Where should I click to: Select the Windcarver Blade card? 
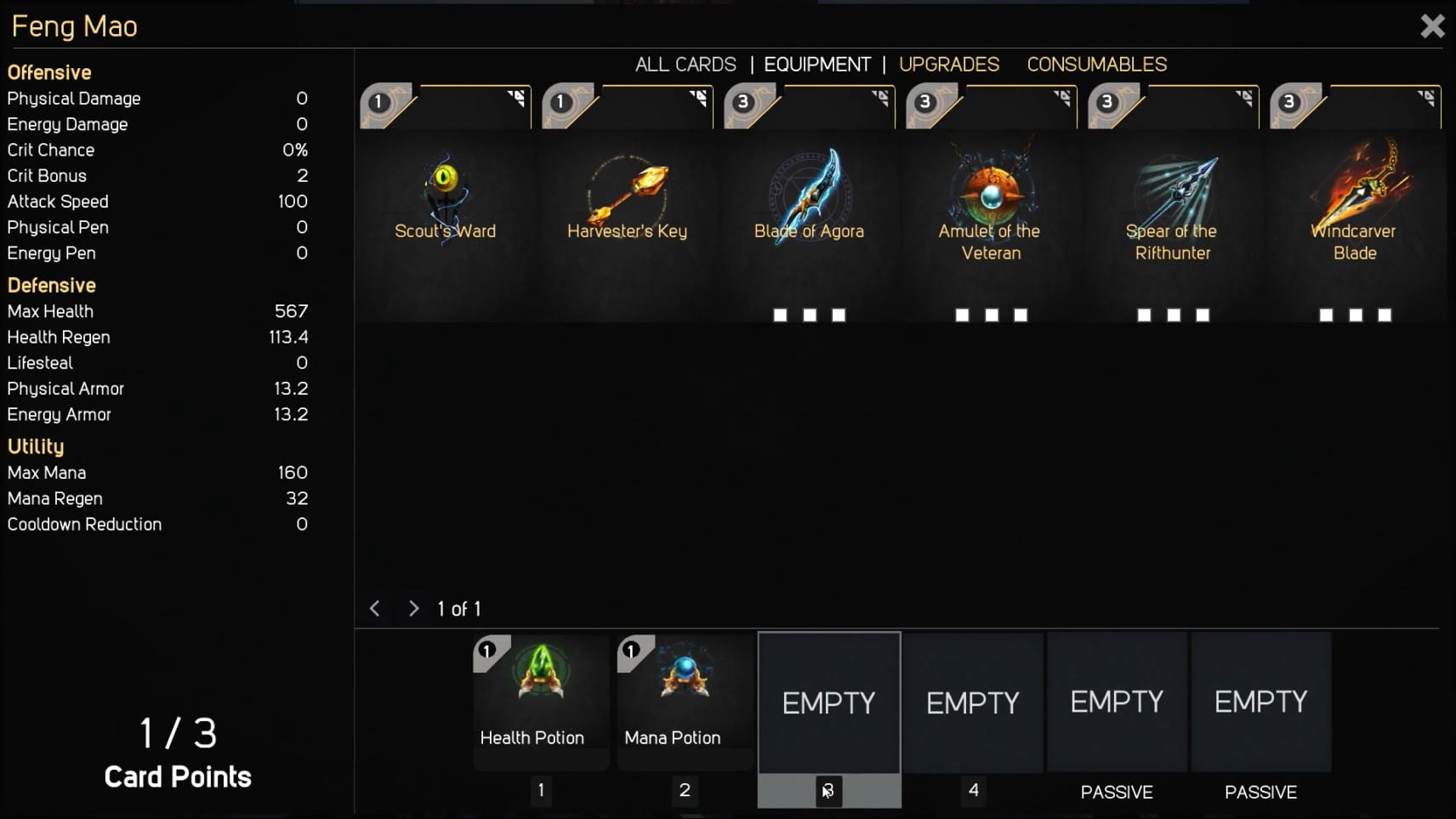[x=1355, y=204]
